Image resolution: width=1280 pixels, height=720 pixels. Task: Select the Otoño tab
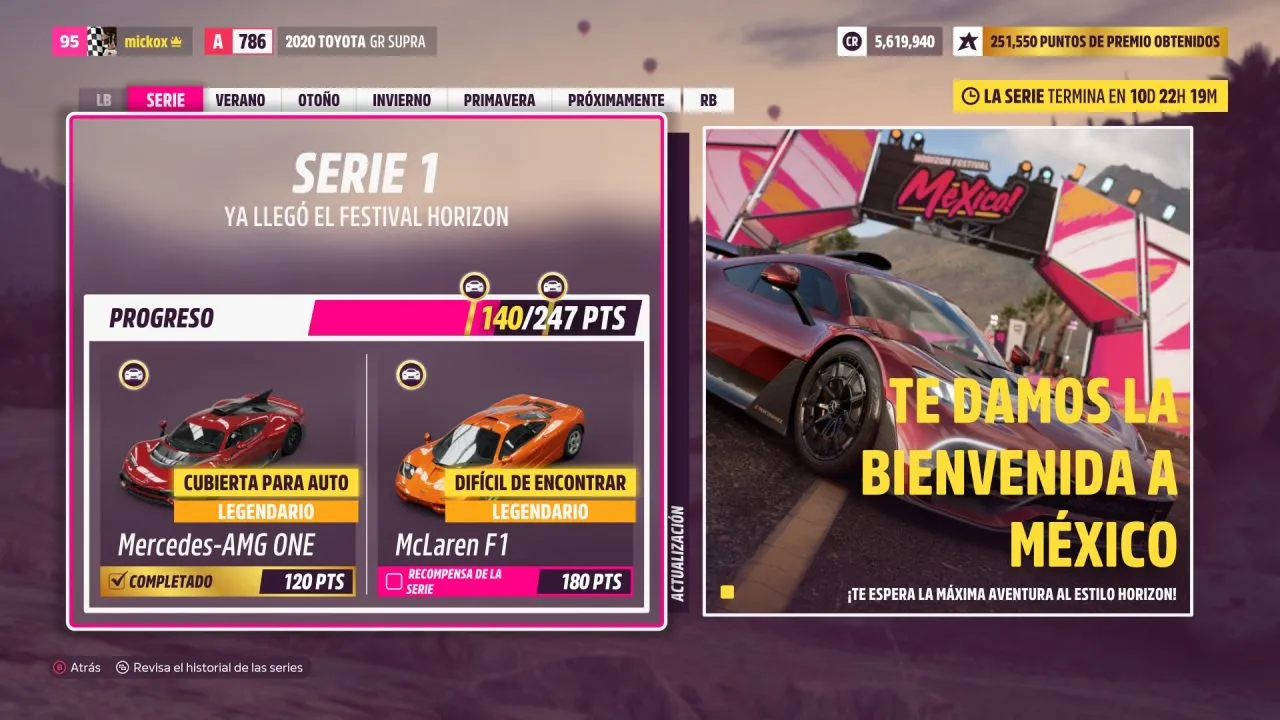coord(318,100)
